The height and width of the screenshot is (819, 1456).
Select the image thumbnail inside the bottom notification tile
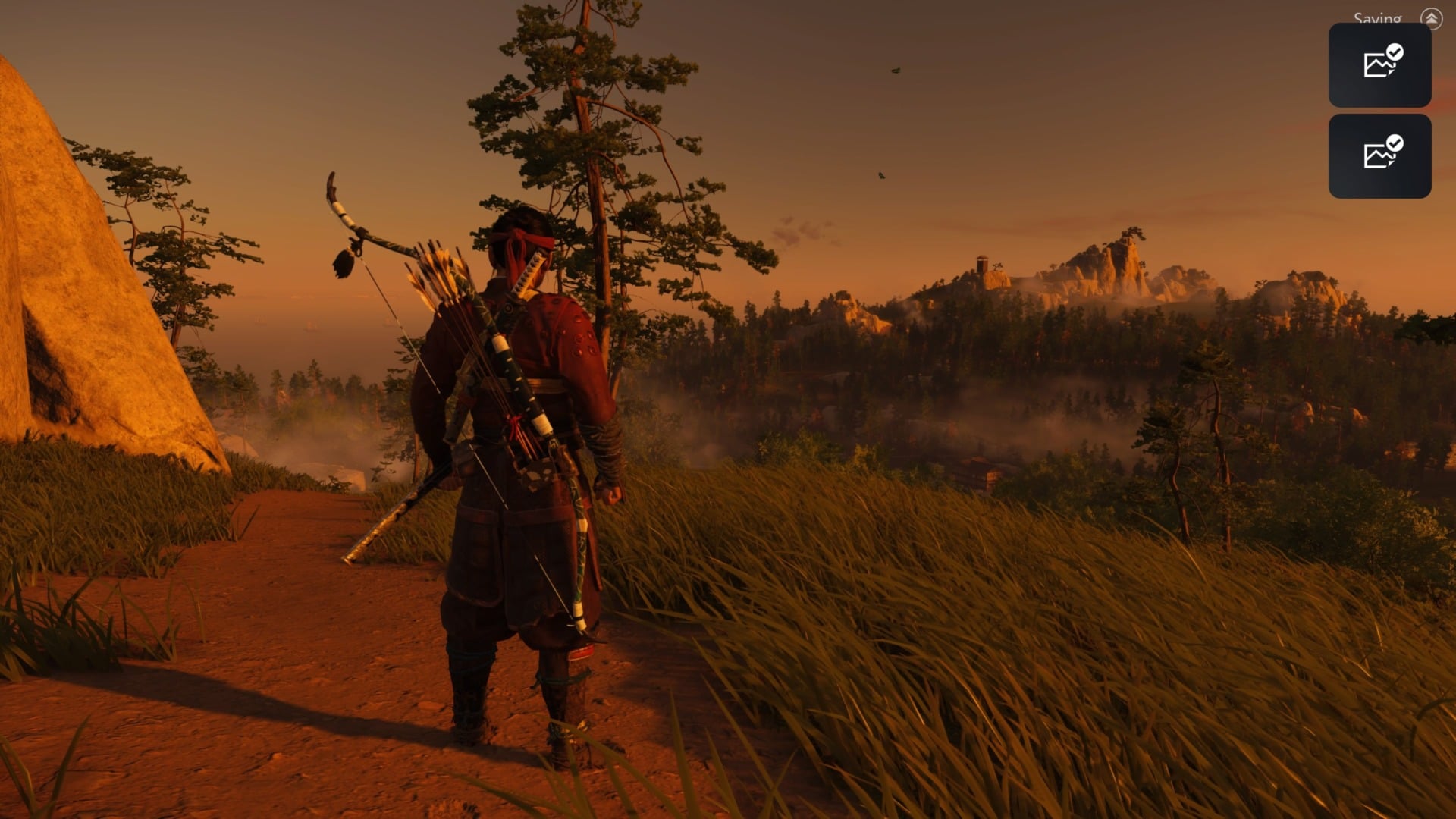coord(1378,159)
